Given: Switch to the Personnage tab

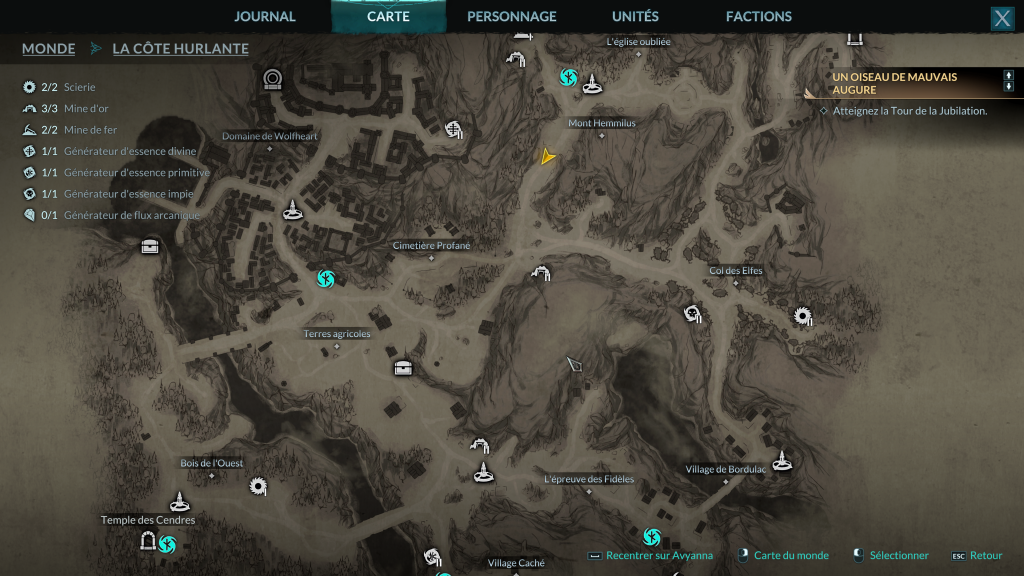Looking at the screenshot, I should coord(511,16).
